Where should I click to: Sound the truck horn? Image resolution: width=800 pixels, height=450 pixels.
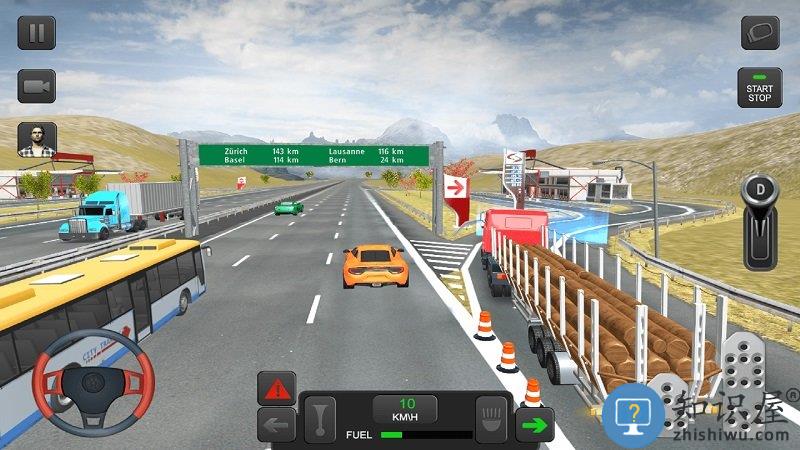(320, 416)
